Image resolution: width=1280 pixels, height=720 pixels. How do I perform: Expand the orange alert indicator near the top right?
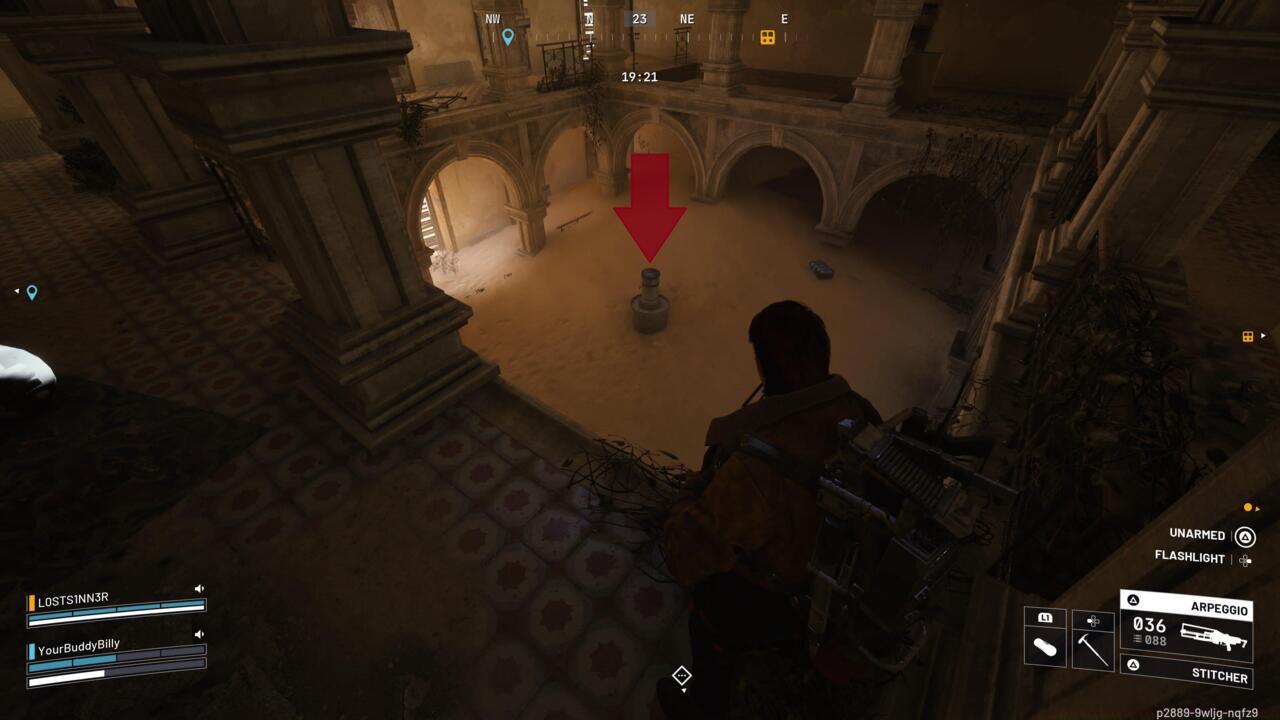click(1248, 505)
